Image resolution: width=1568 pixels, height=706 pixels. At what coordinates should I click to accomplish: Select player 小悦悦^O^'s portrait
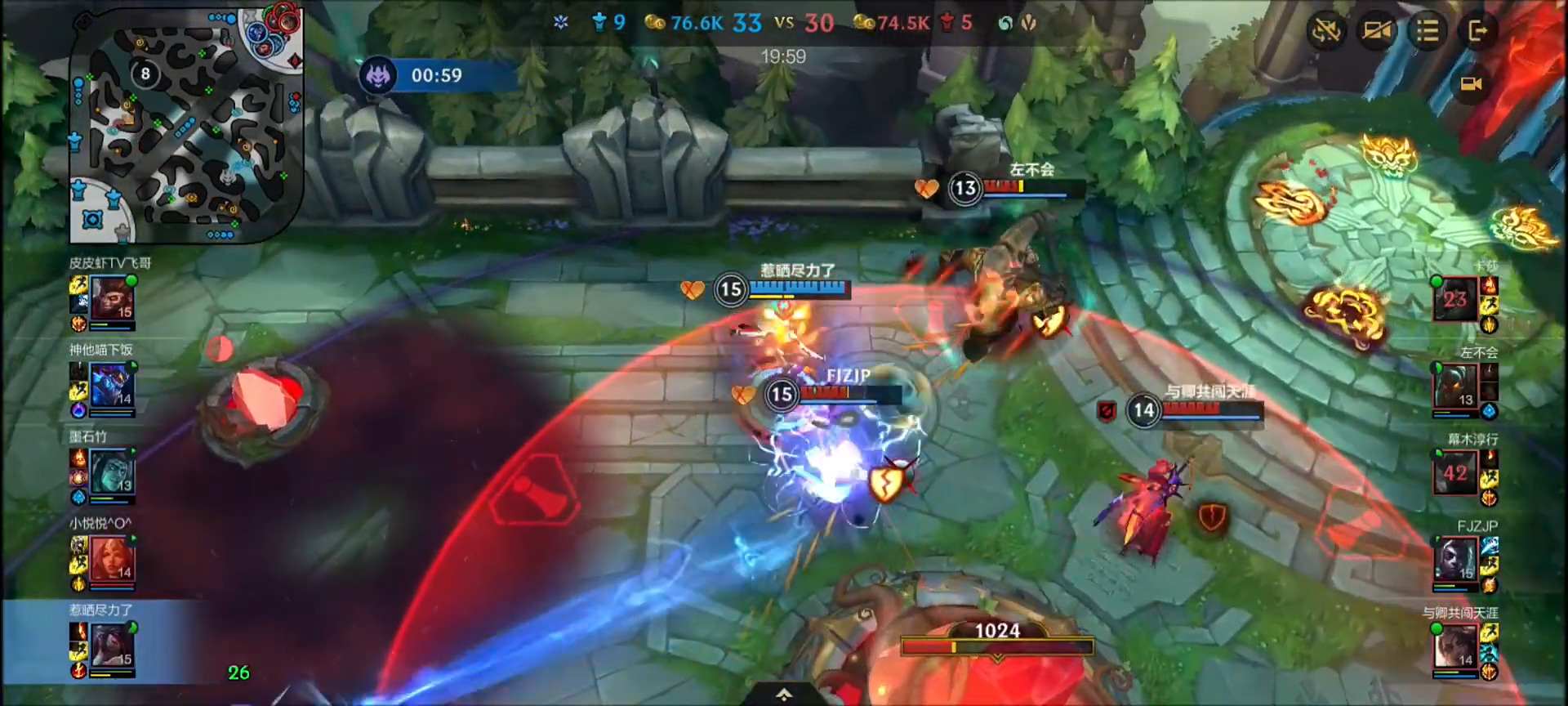tap(112, 559)
